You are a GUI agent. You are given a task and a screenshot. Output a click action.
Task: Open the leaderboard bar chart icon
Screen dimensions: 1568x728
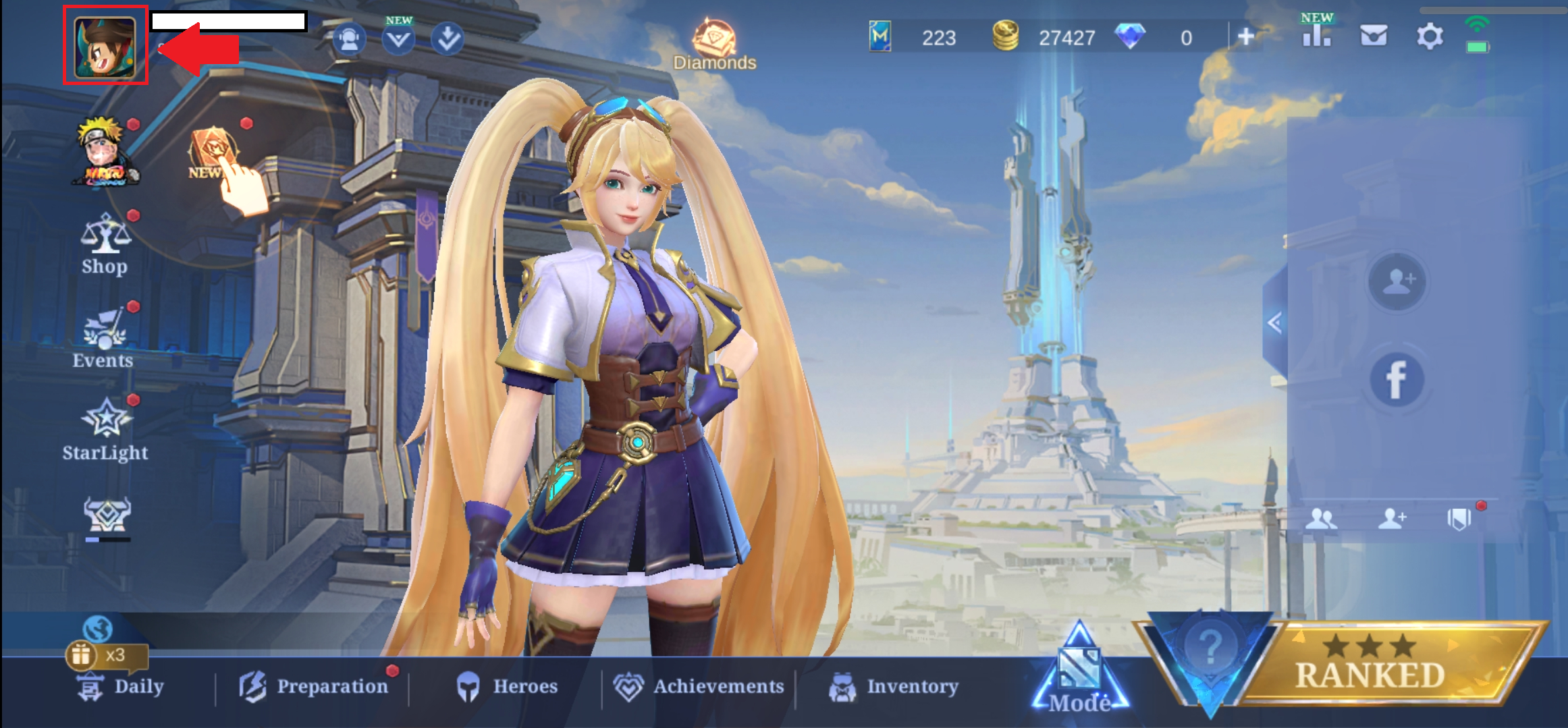(x=1316, y=36)
